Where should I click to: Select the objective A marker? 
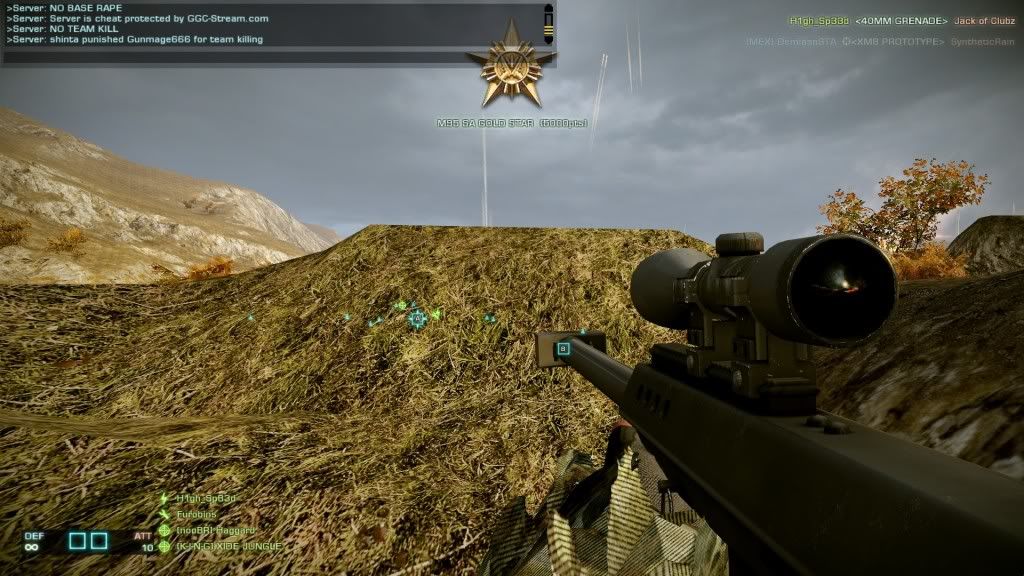418,318
